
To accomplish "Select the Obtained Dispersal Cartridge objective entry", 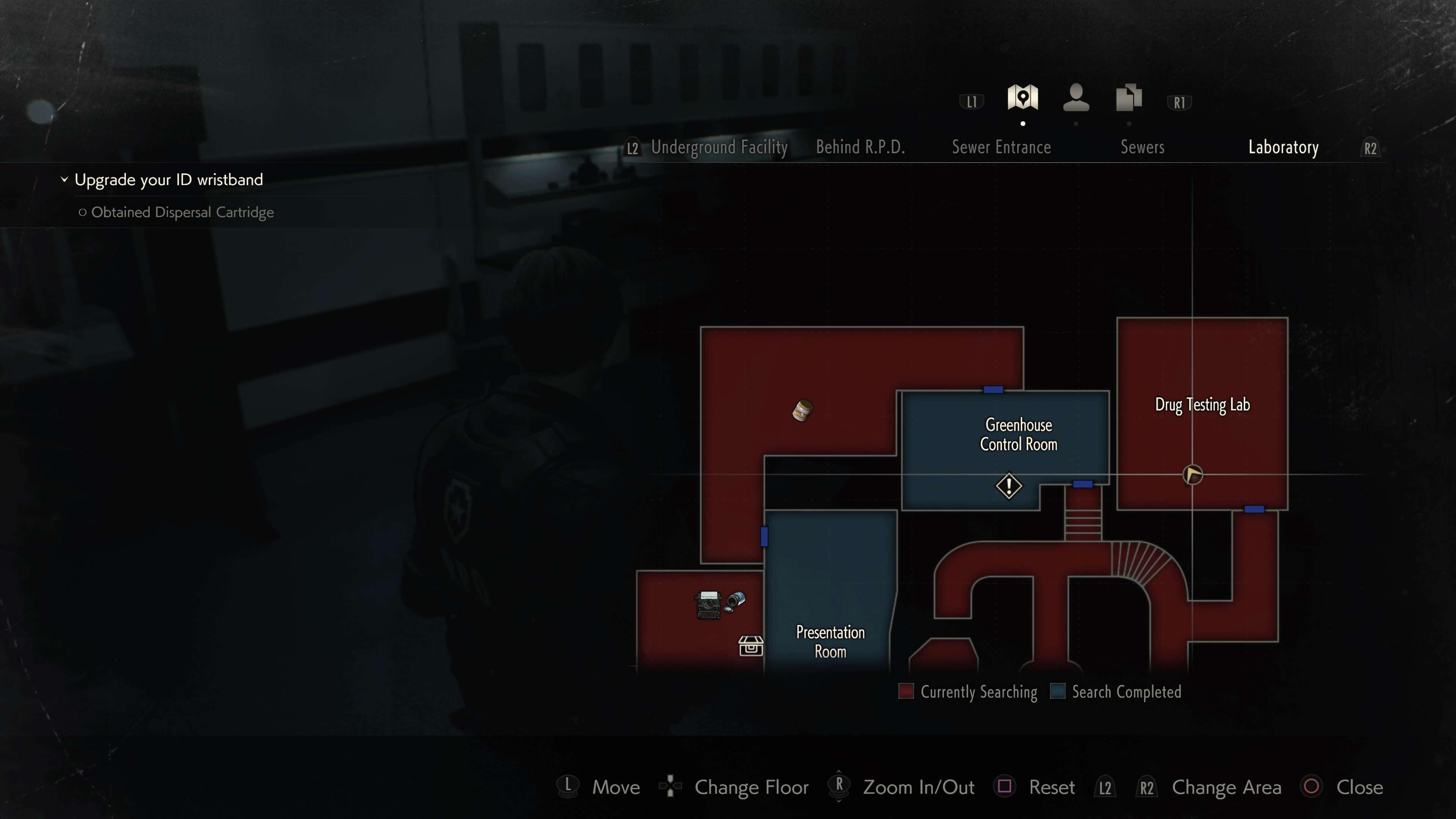I will (182, 212).
